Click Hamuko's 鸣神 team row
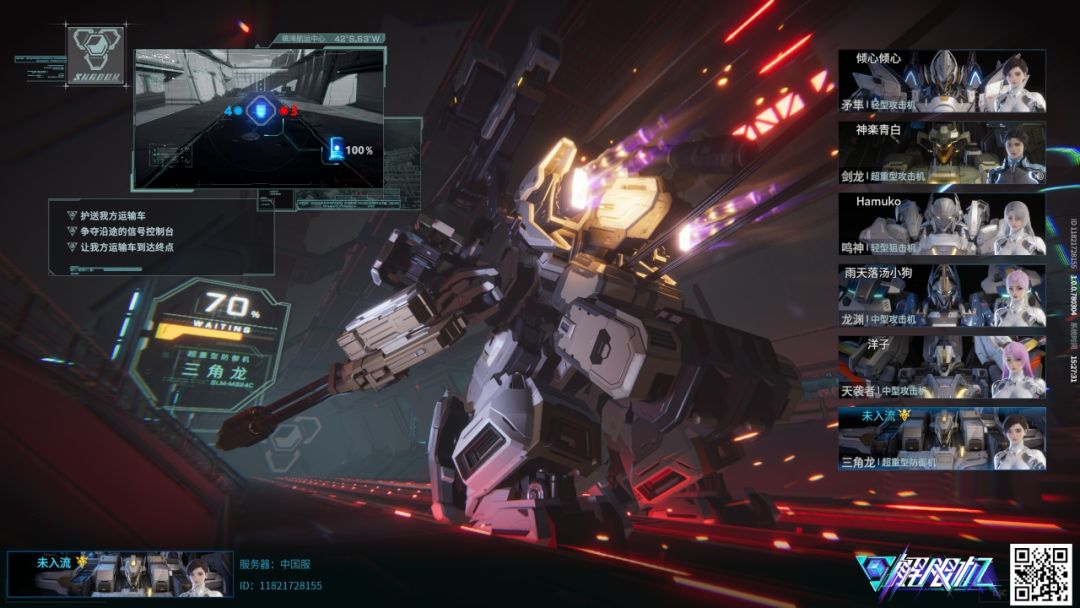 pos(941,224)
